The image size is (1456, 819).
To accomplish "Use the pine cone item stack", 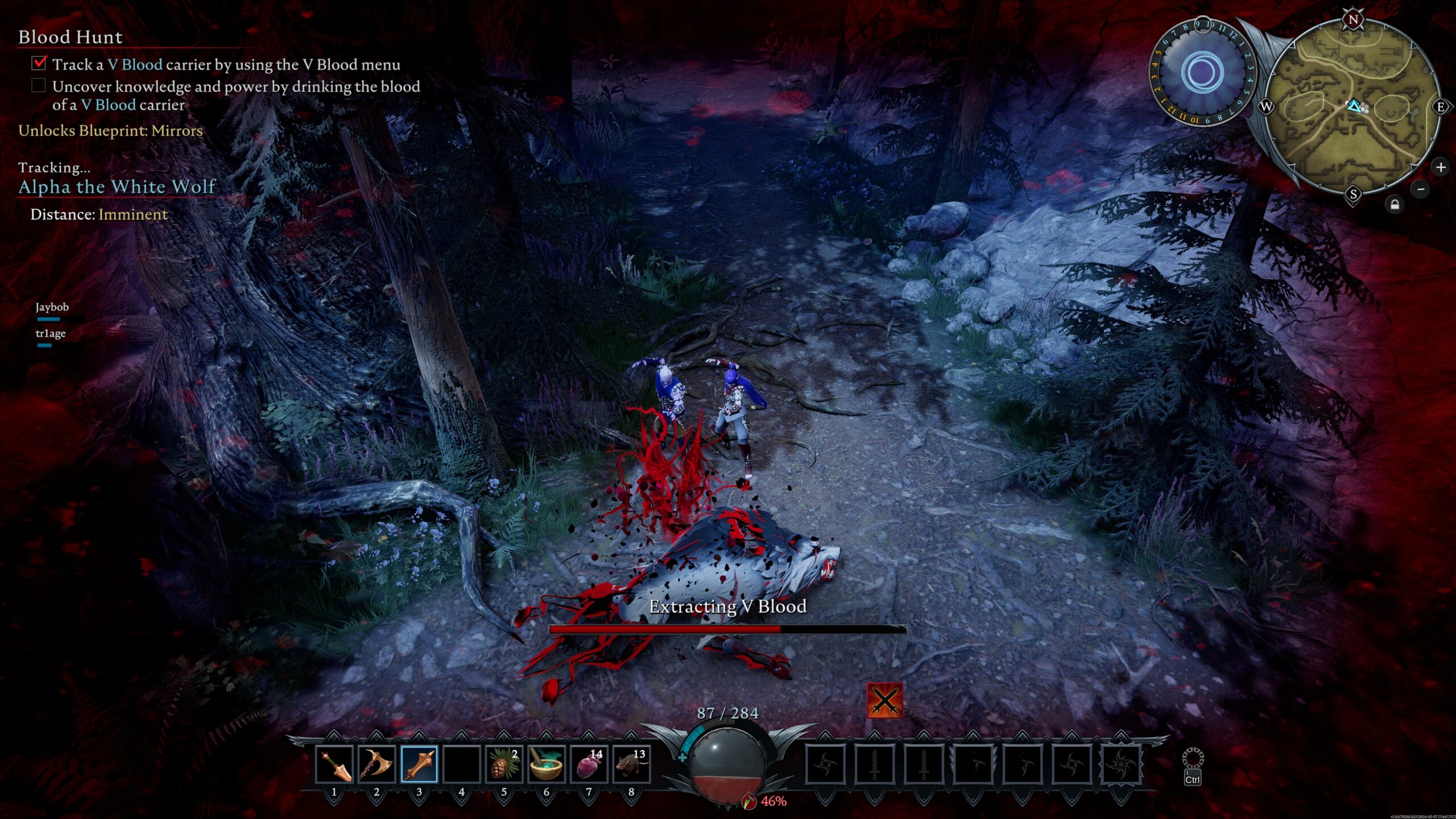I will 504,764.
